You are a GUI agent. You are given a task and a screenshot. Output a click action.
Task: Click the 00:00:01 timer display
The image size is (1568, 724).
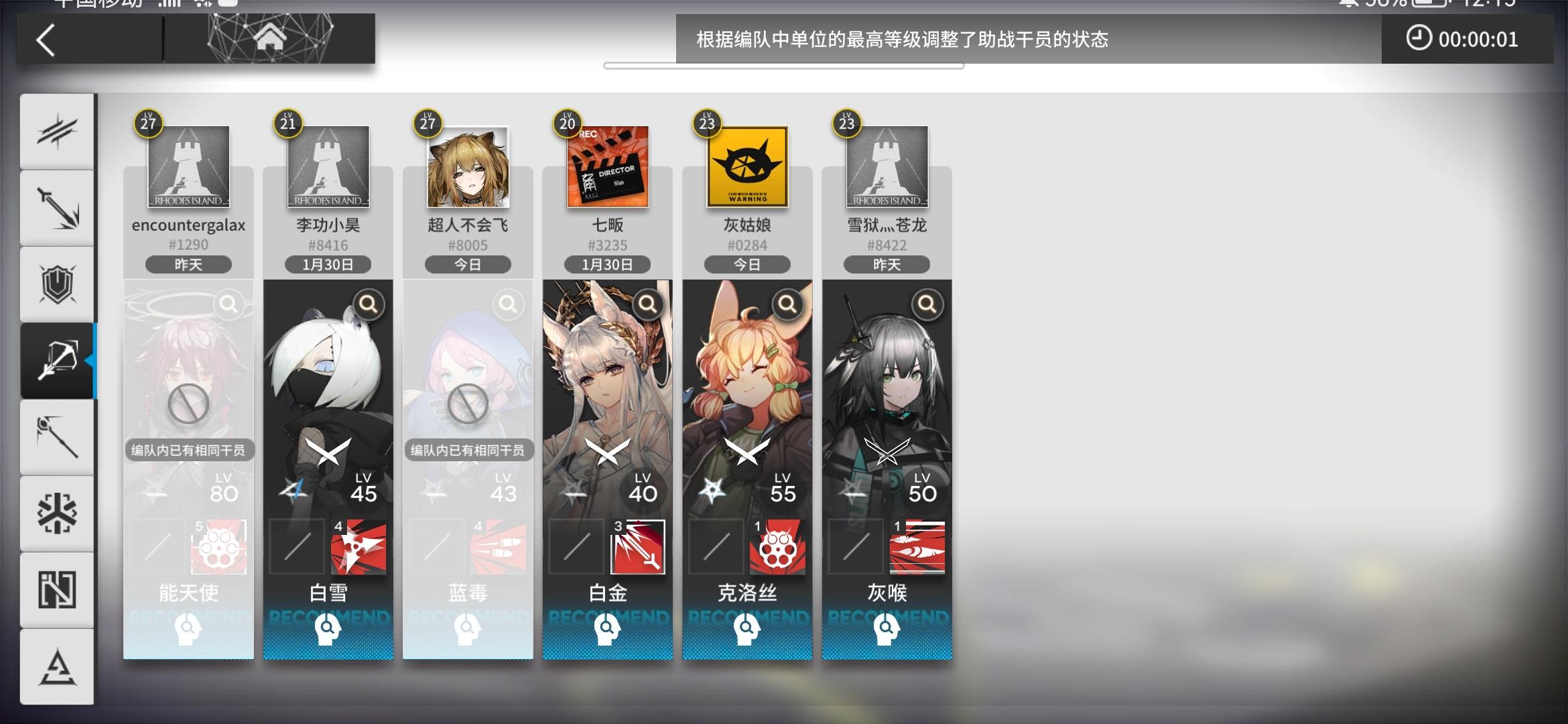pyautogui.click(x=1467, y=39)
